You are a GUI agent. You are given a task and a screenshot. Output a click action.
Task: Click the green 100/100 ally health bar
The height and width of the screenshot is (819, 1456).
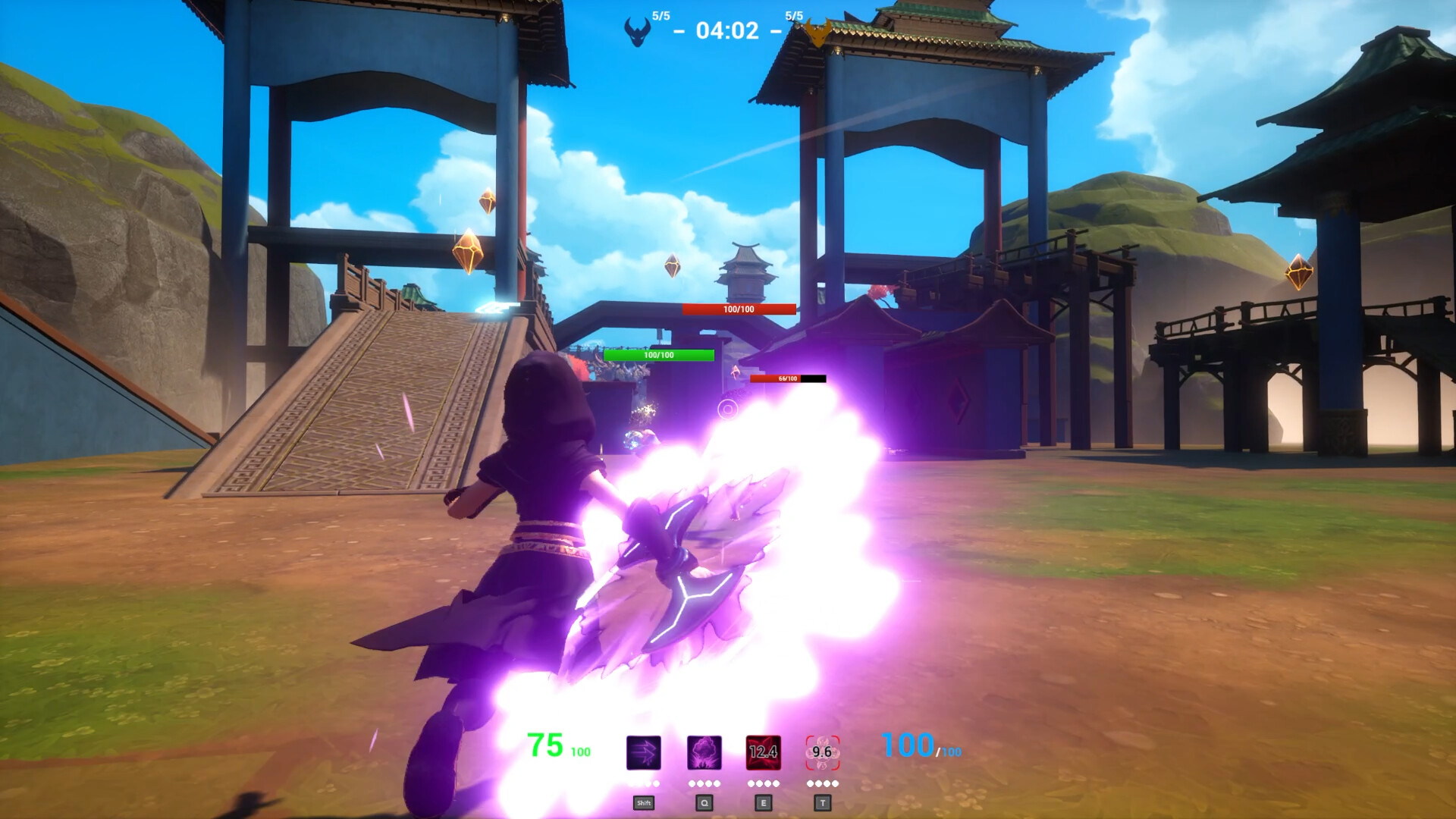[x=659, y=353]
